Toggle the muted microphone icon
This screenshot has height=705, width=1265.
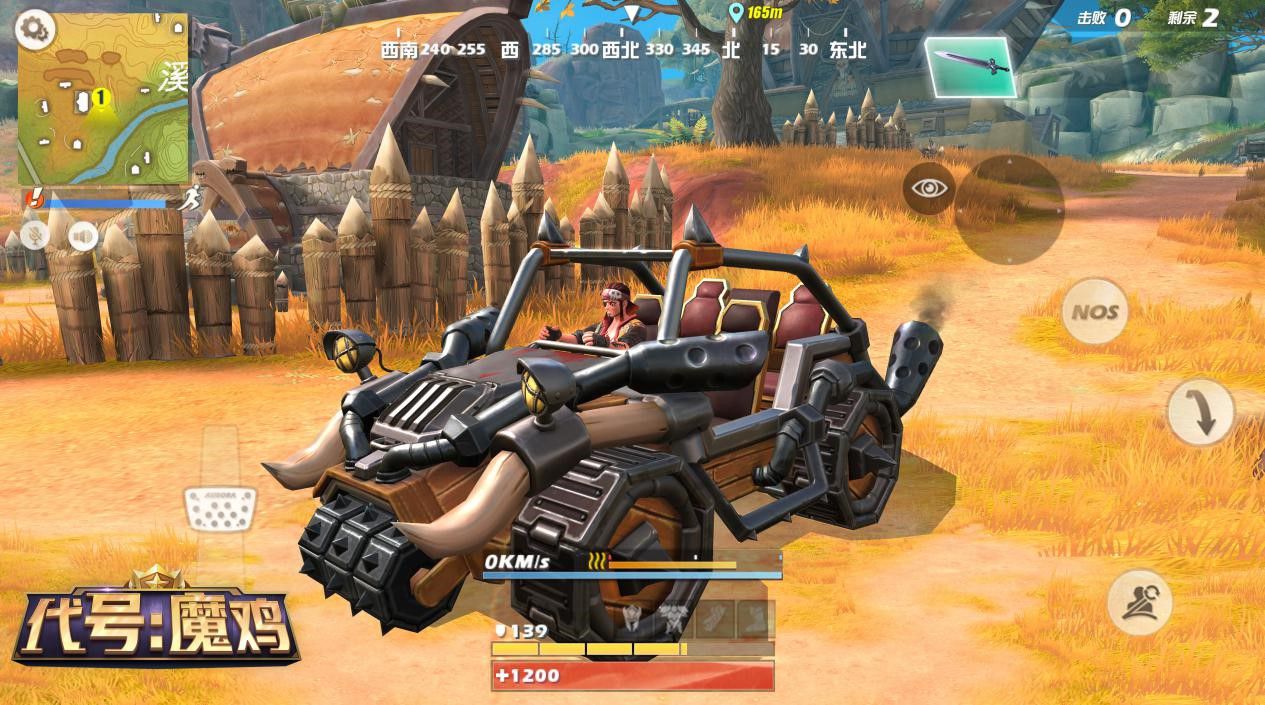tap(37, 235)
